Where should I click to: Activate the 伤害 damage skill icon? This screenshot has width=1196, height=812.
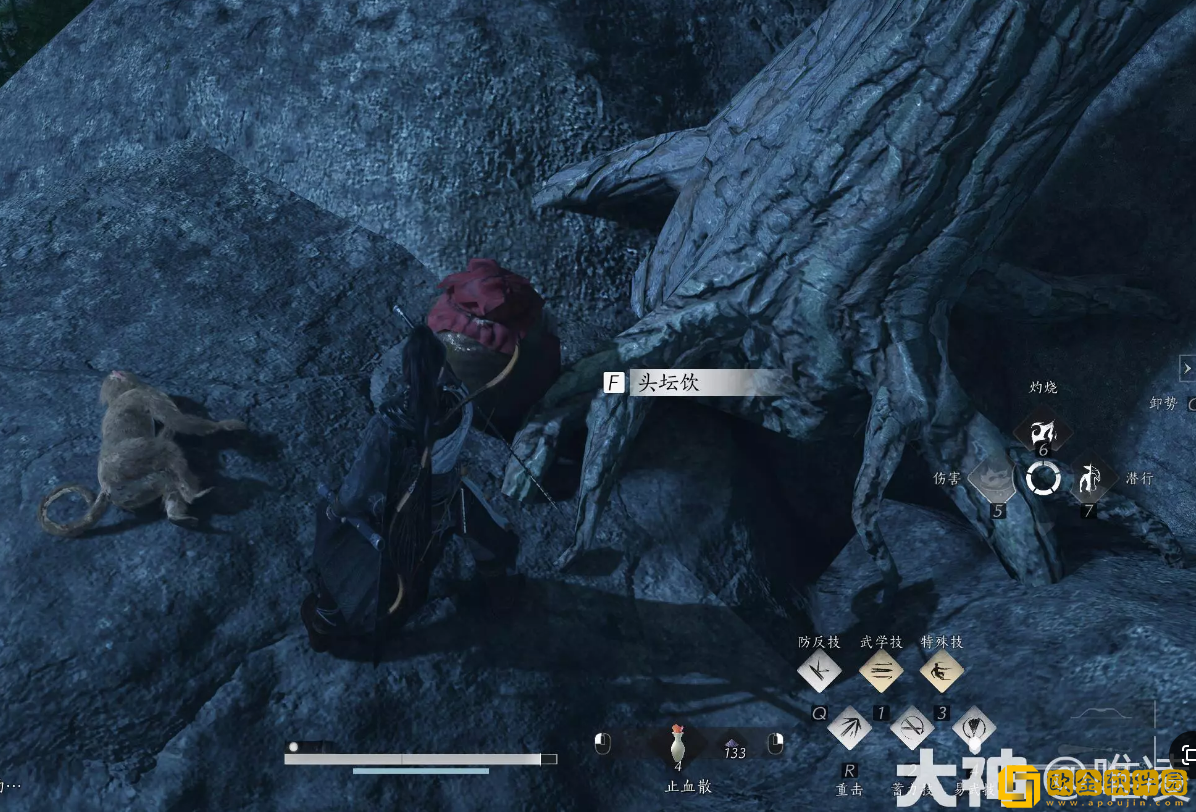993,479
